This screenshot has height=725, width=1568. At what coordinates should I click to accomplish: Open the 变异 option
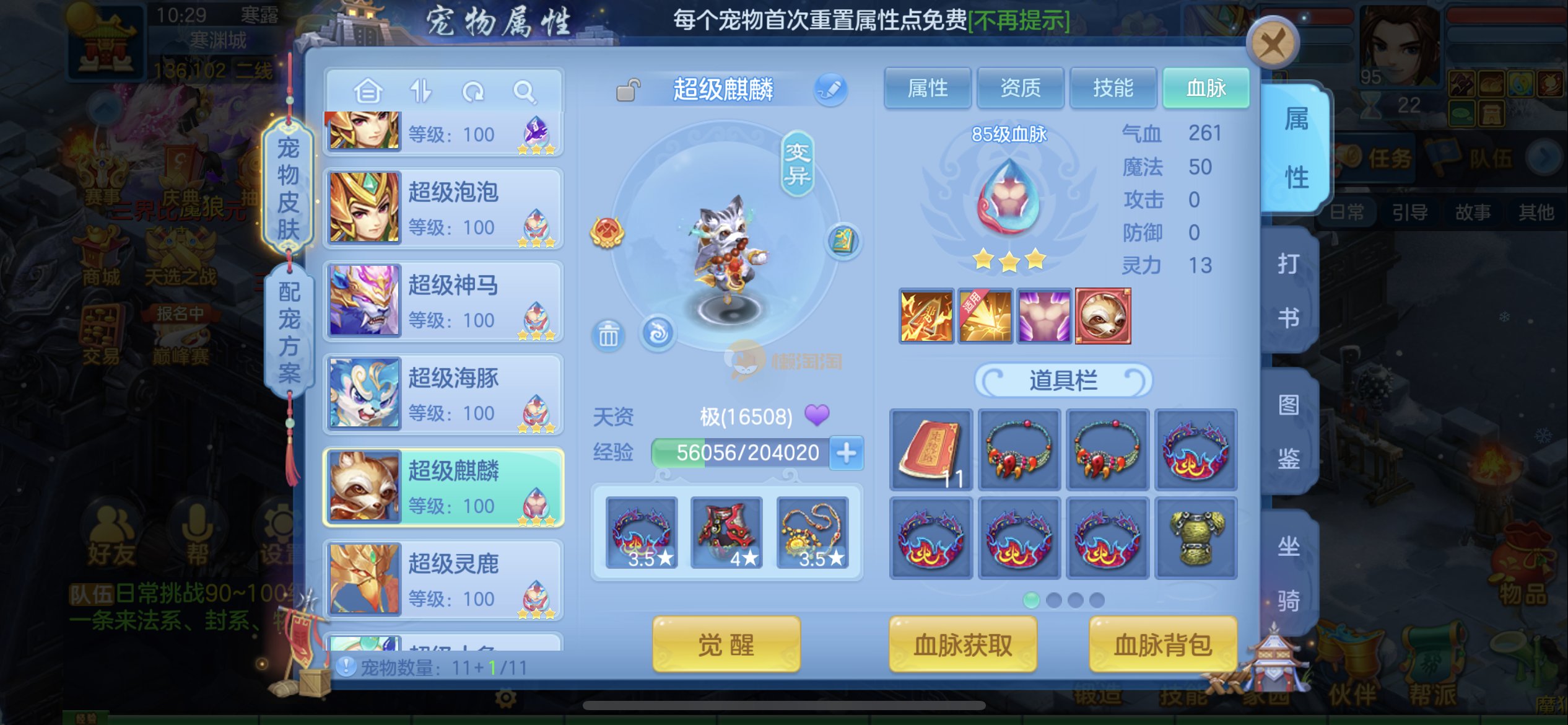797,164
